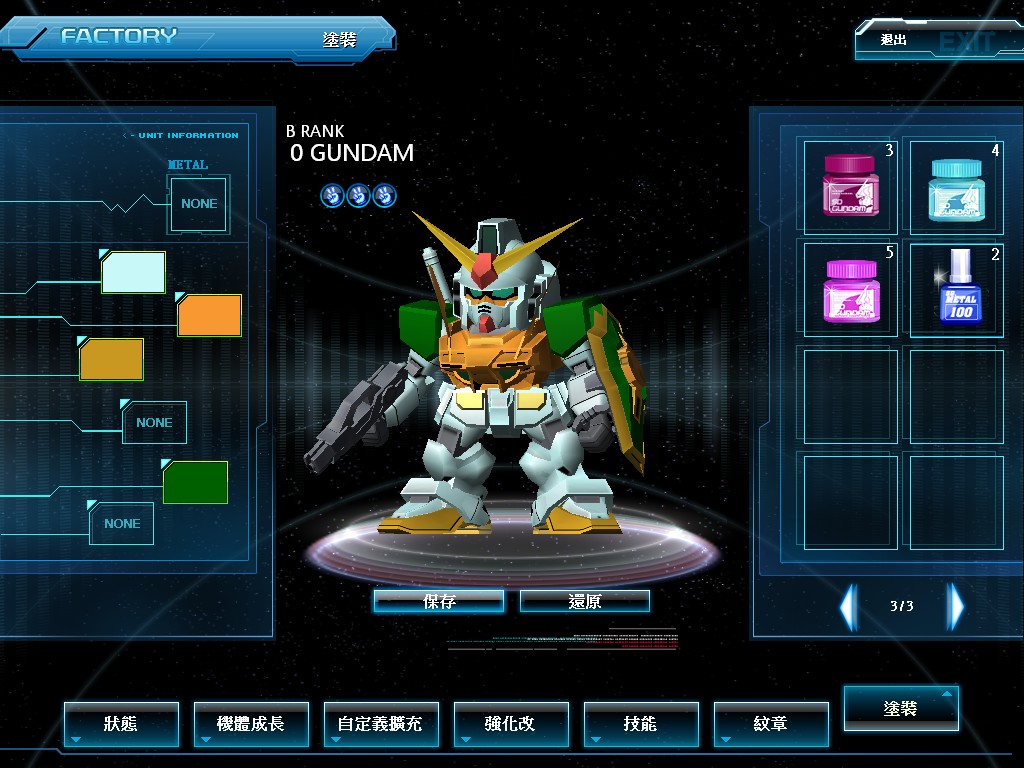Select the 塗裝 paint tab
This screenshot has height=768, width=1024.
(x=901, y=708)
